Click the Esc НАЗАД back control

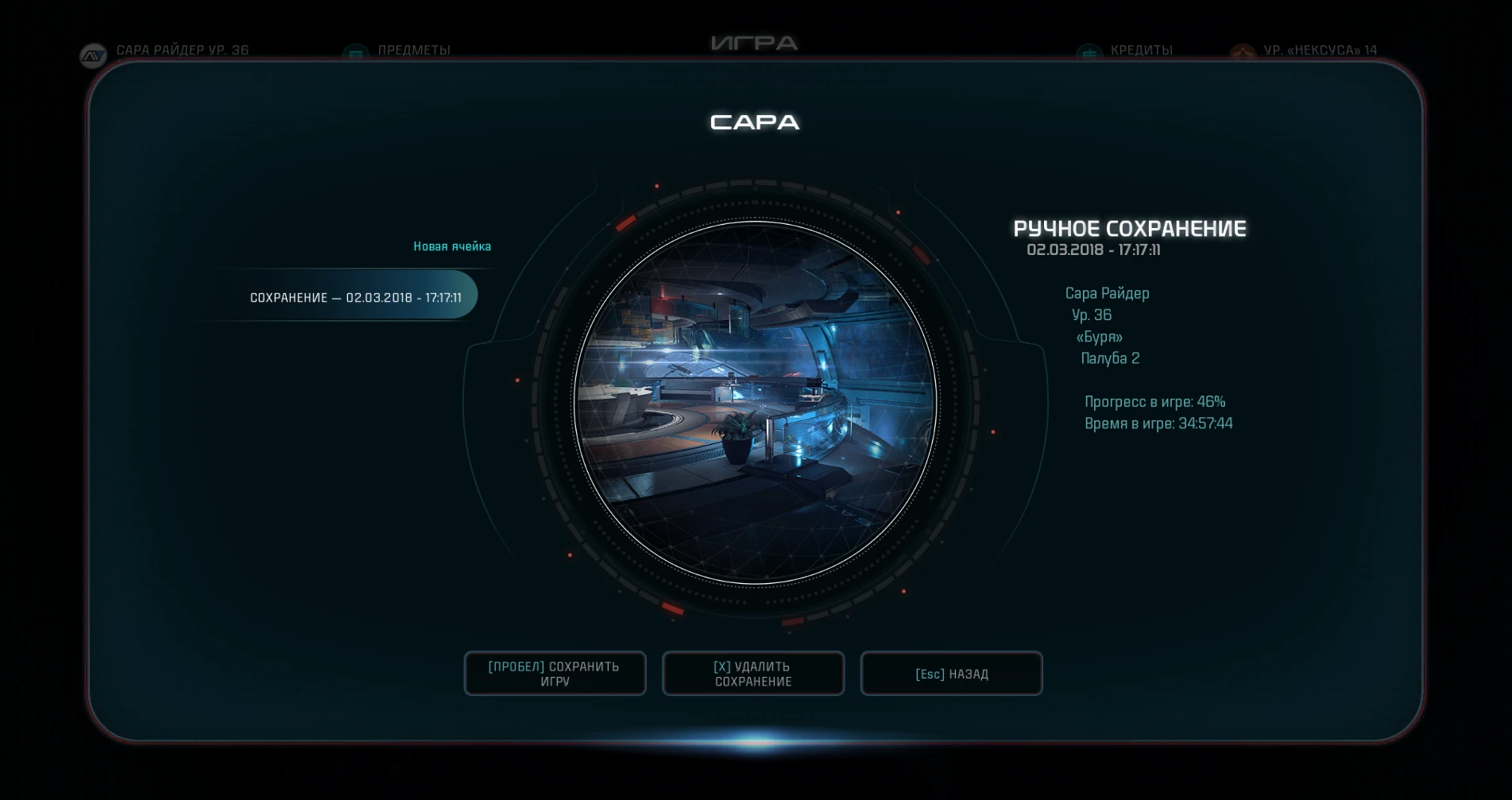tap(951, 673)
